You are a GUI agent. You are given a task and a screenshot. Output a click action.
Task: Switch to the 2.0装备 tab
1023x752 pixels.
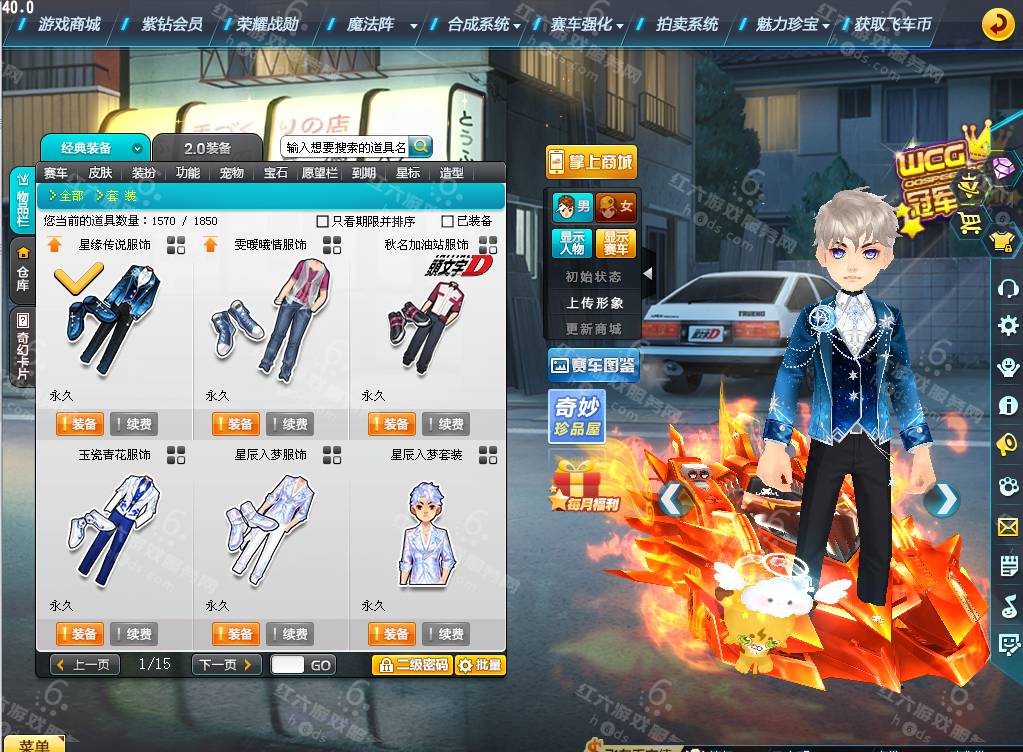click(x=207, y=148)
